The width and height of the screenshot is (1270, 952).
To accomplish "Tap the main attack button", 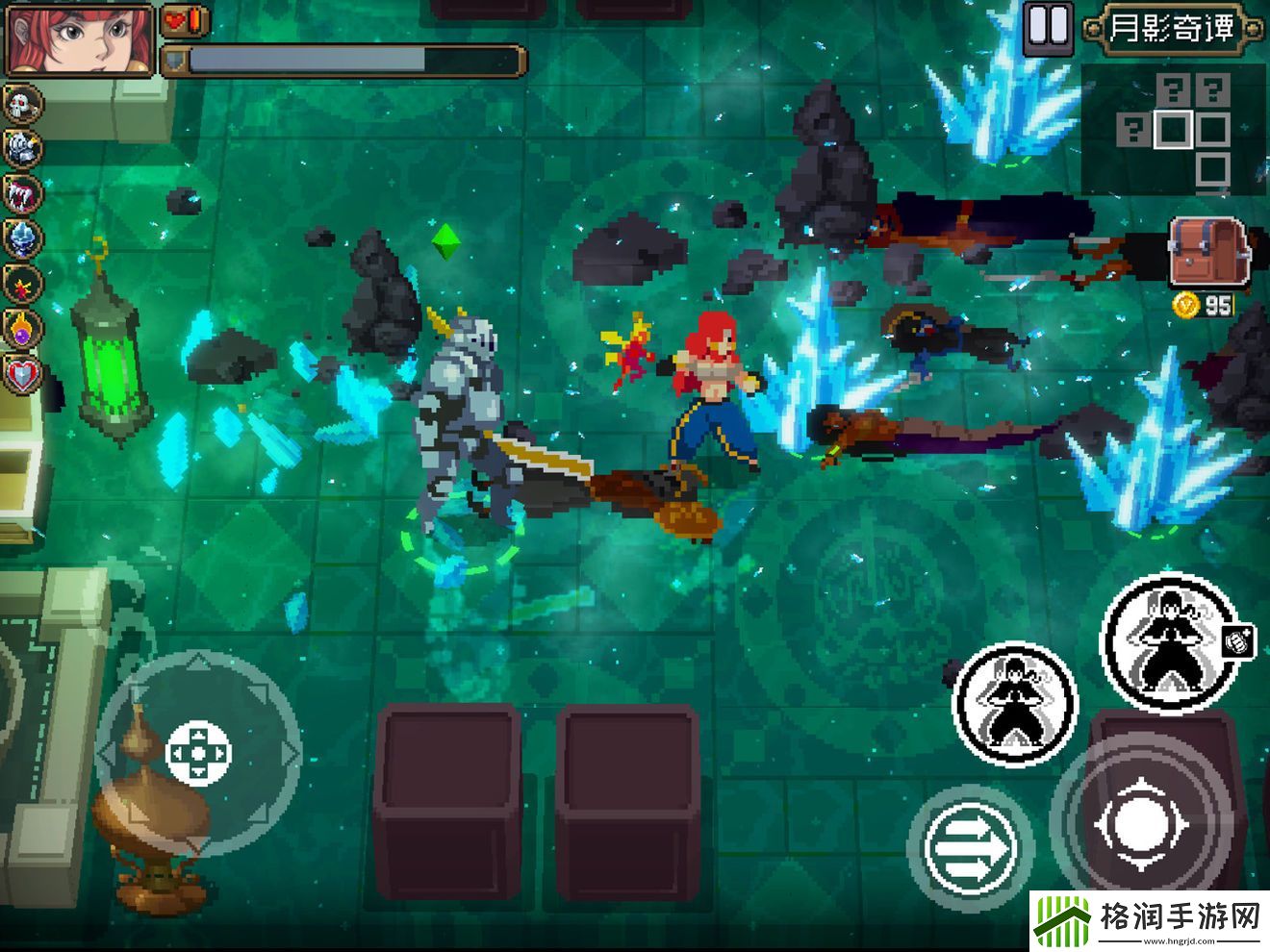I will (x=1142, y=825).
